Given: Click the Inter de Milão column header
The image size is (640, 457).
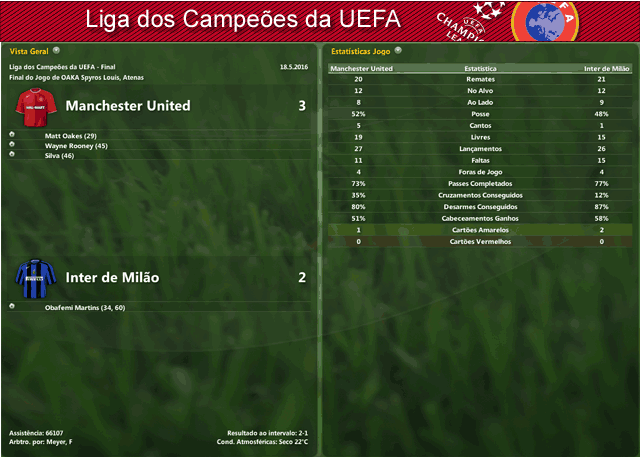Looking at the screenshot, I should (x=607, y=68).
